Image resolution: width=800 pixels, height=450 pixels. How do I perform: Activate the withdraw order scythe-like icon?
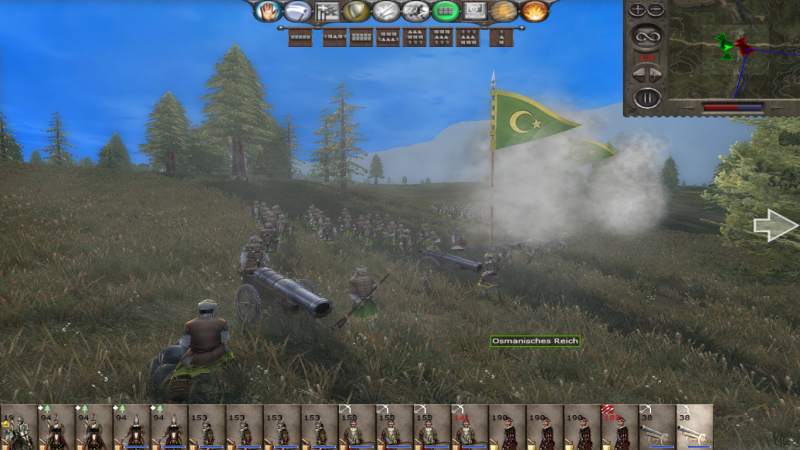[297, 11]
